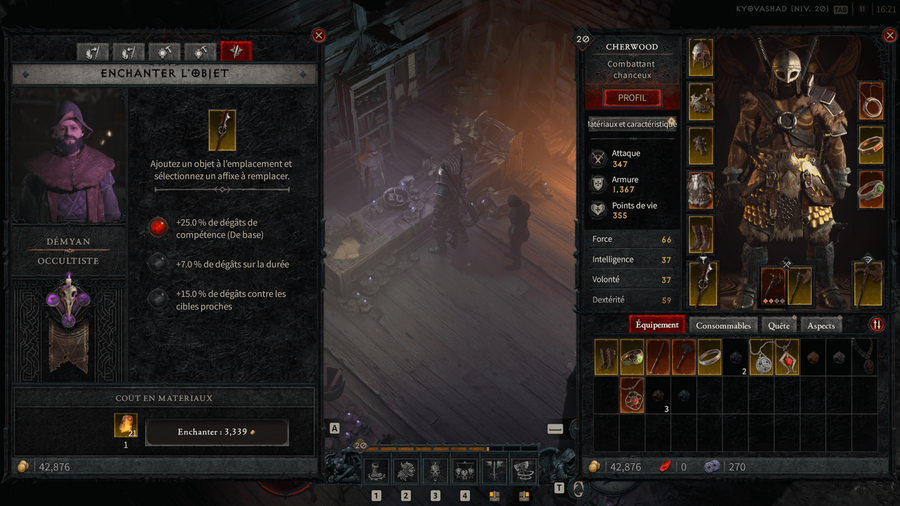Select the red gem amulet in inventory
This screenshot has height=506, width=900.
(x=787, y=358)
